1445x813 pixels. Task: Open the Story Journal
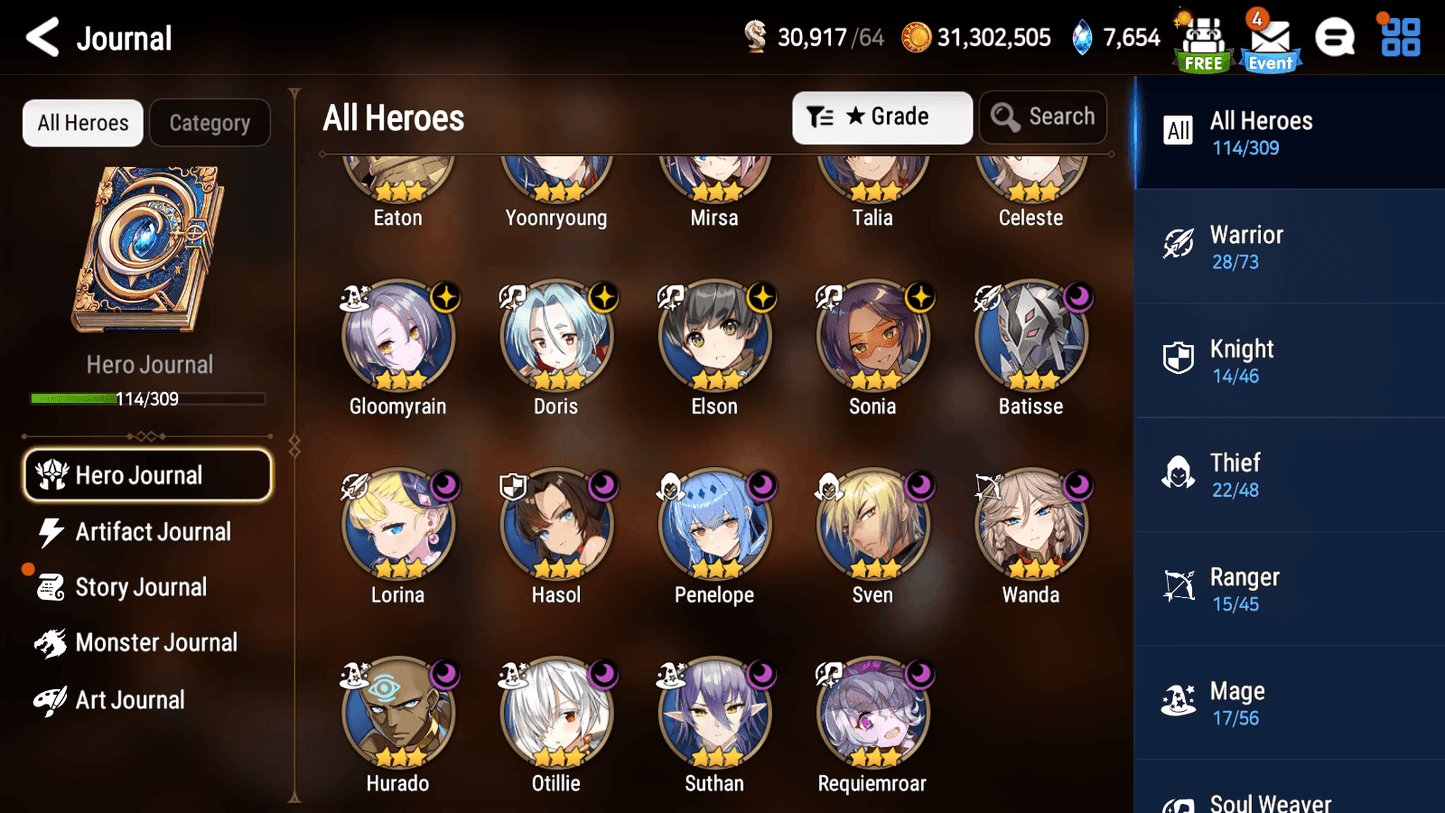tap(138, 587)
